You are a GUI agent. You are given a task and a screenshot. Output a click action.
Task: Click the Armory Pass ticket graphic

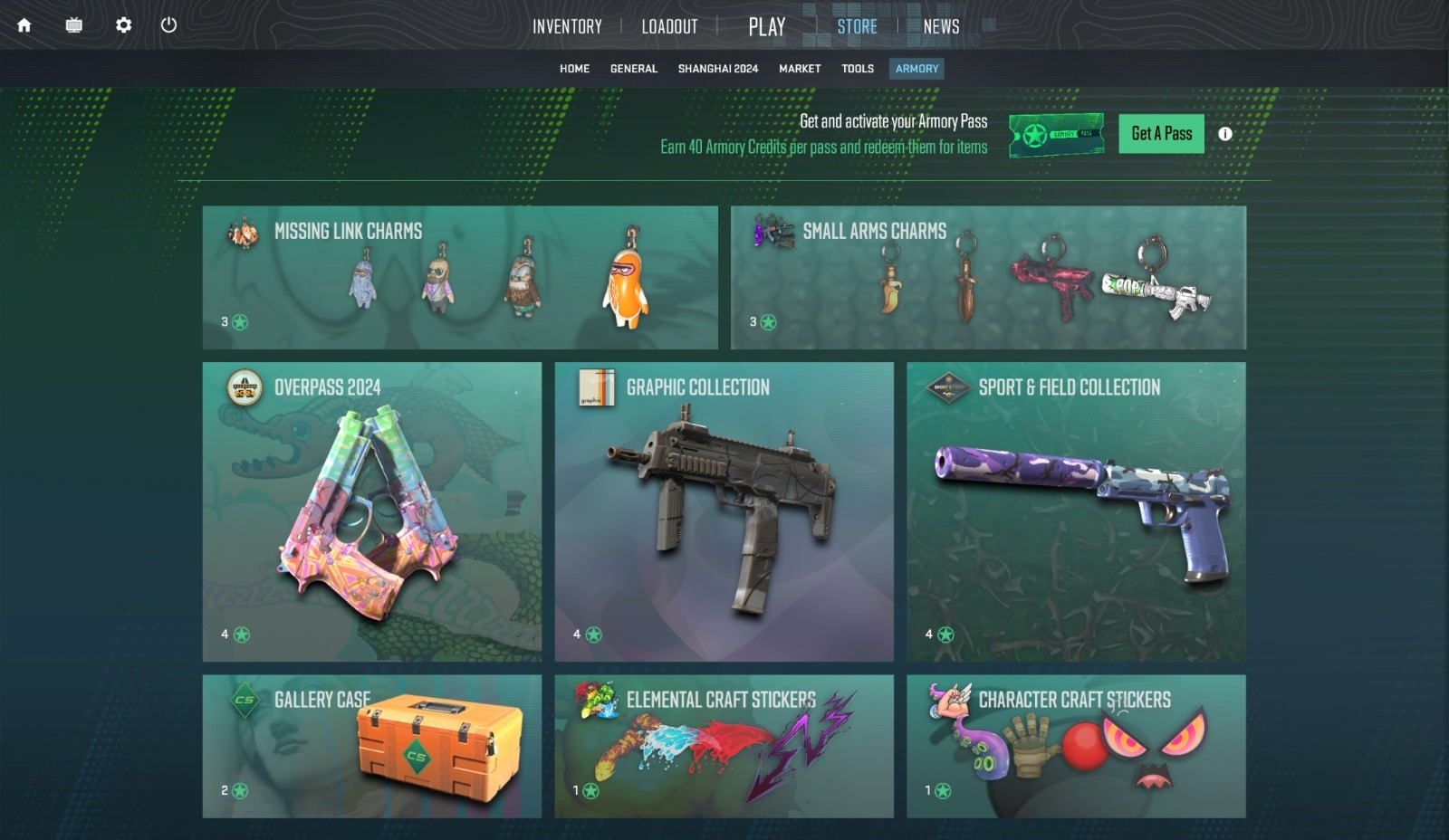point(1057,133)
